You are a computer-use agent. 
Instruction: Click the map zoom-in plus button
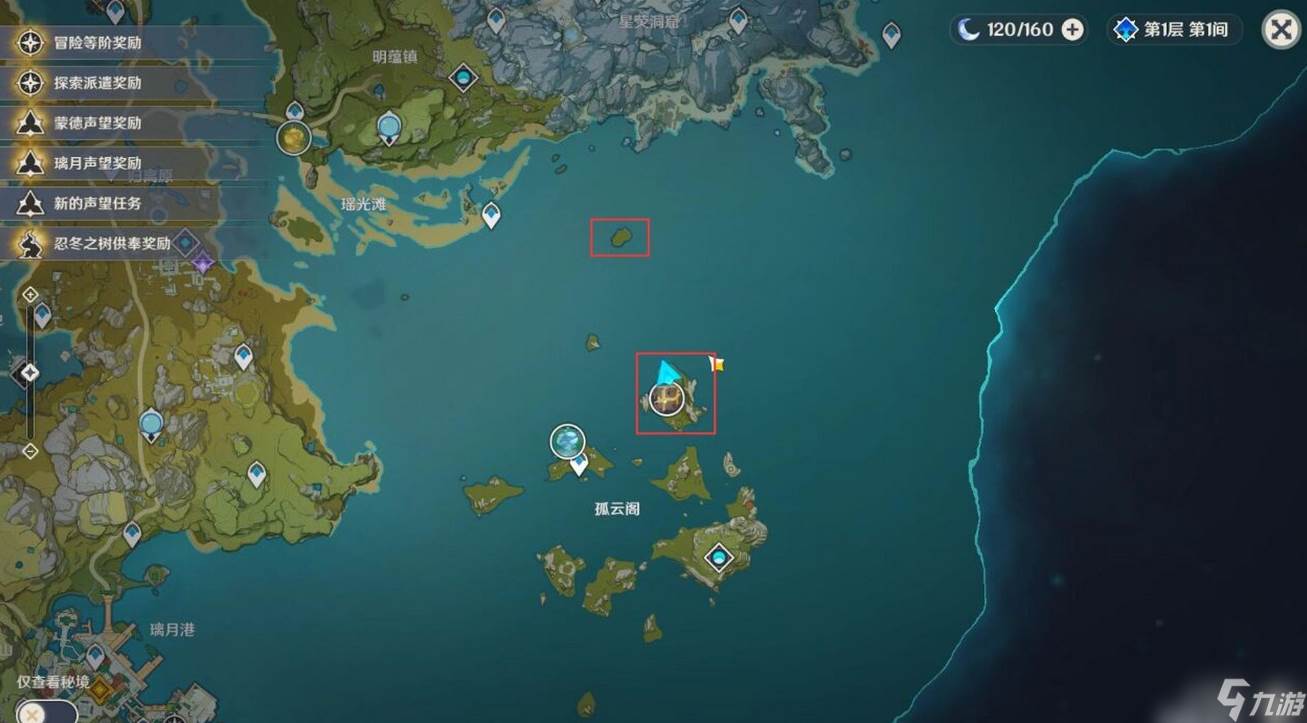30,294
